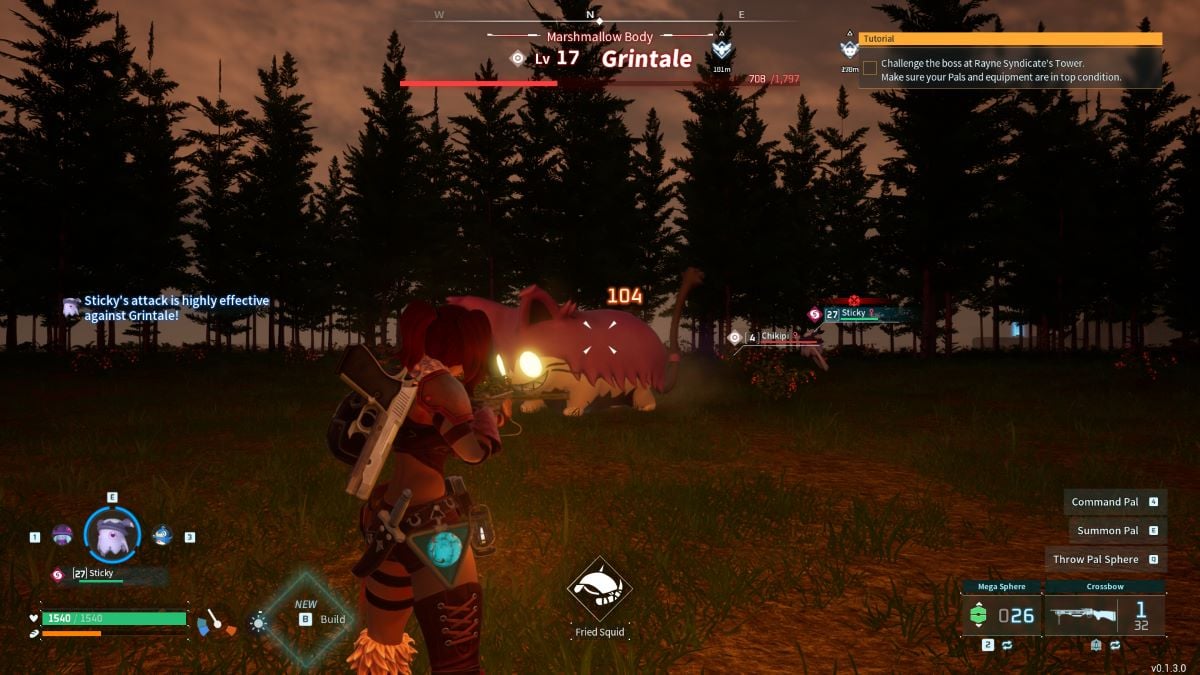The width and height of the screenshot is (1200, 675).
Task: Switch to the purple mushroom-hat pal
Action: 62,535
